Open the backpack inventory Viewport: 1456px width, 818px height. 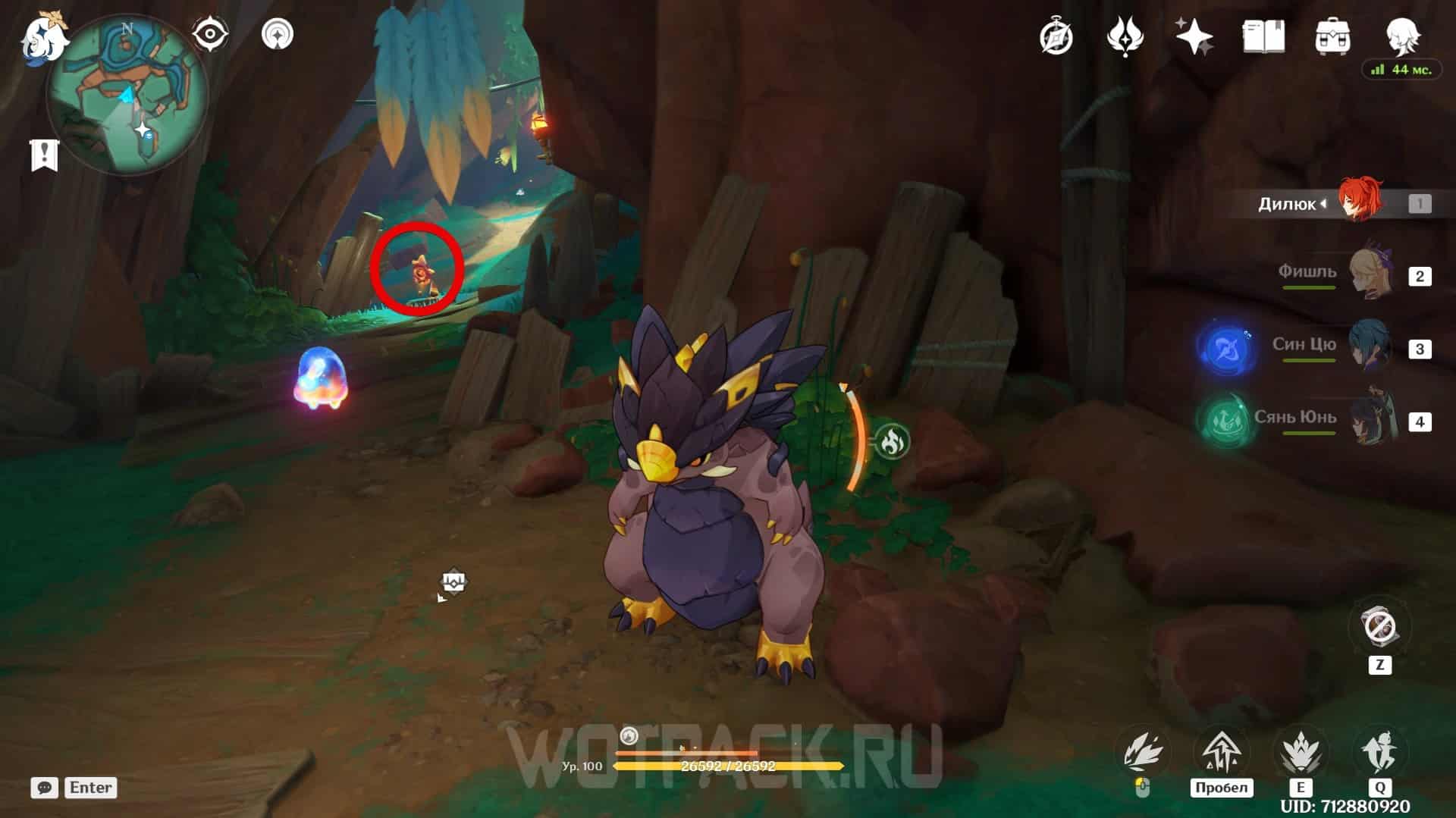[x=1332, y=36]
